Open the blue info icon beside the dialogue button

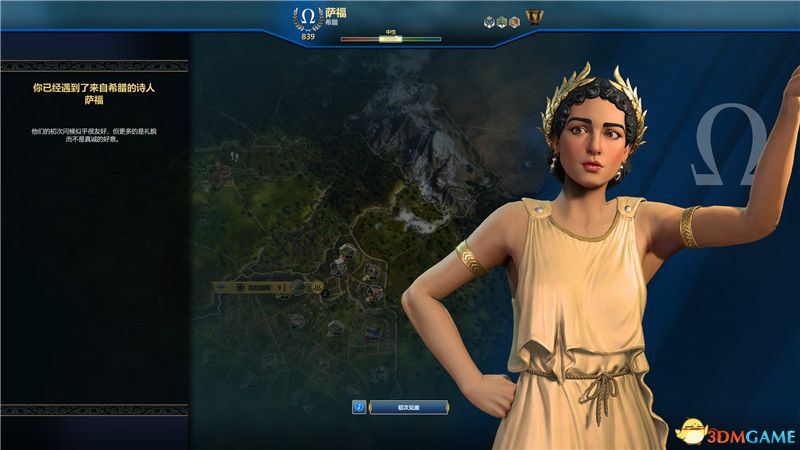(x=358, y=407)
